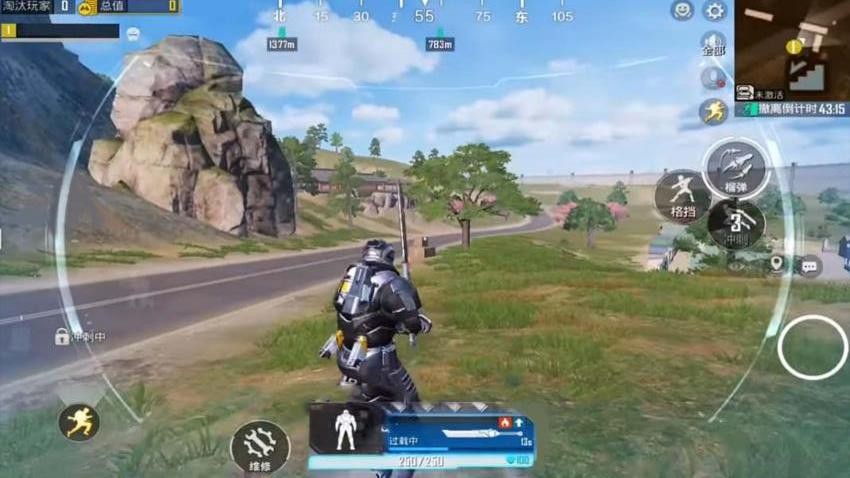Viewport: 850px width, 478px height.
Task: Toggle the yellow sprint icon at bottom left
Action: coord(78,422)
